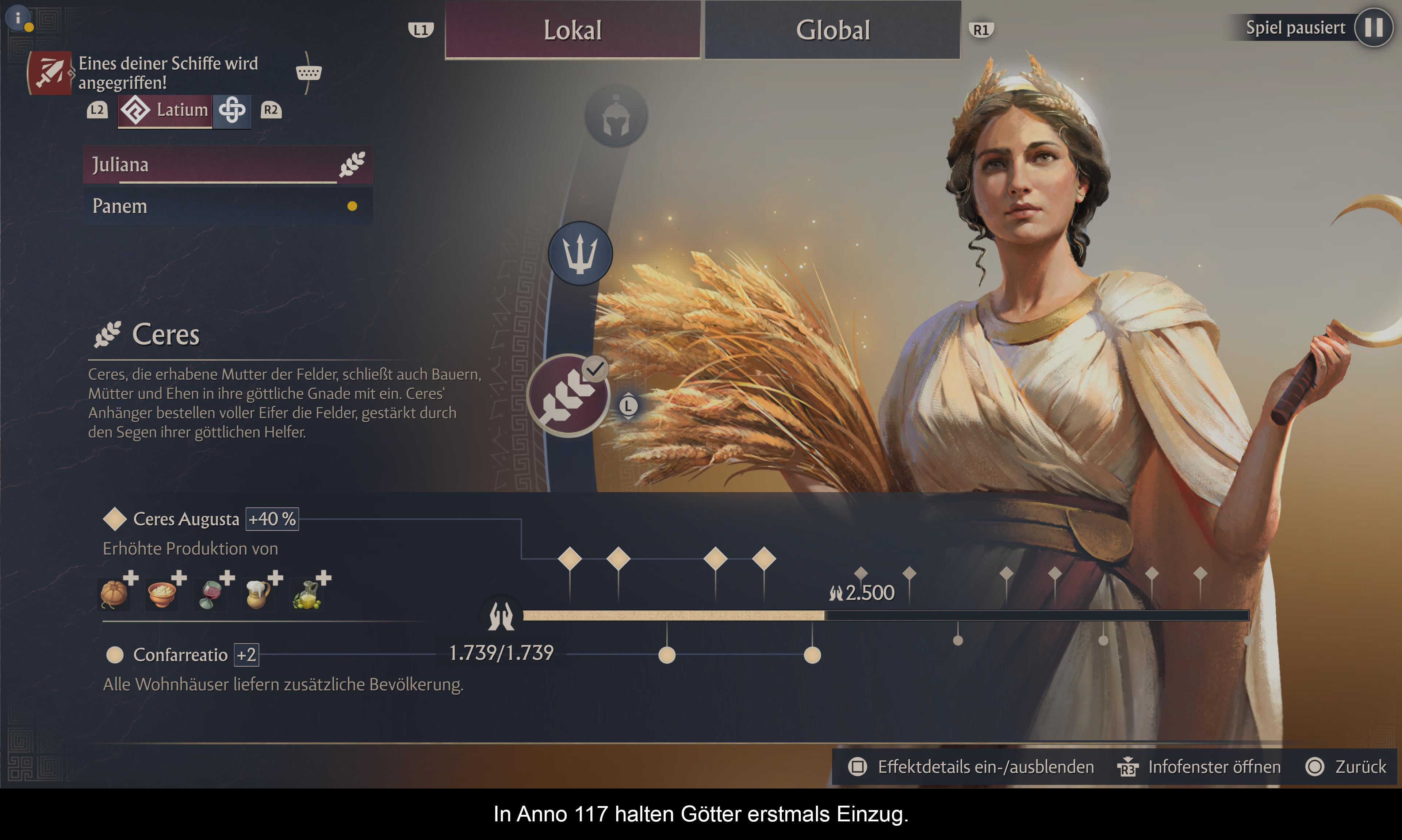Go back with the Zurück button
The image size is (1402, 840).
[x=1346, y=767]
